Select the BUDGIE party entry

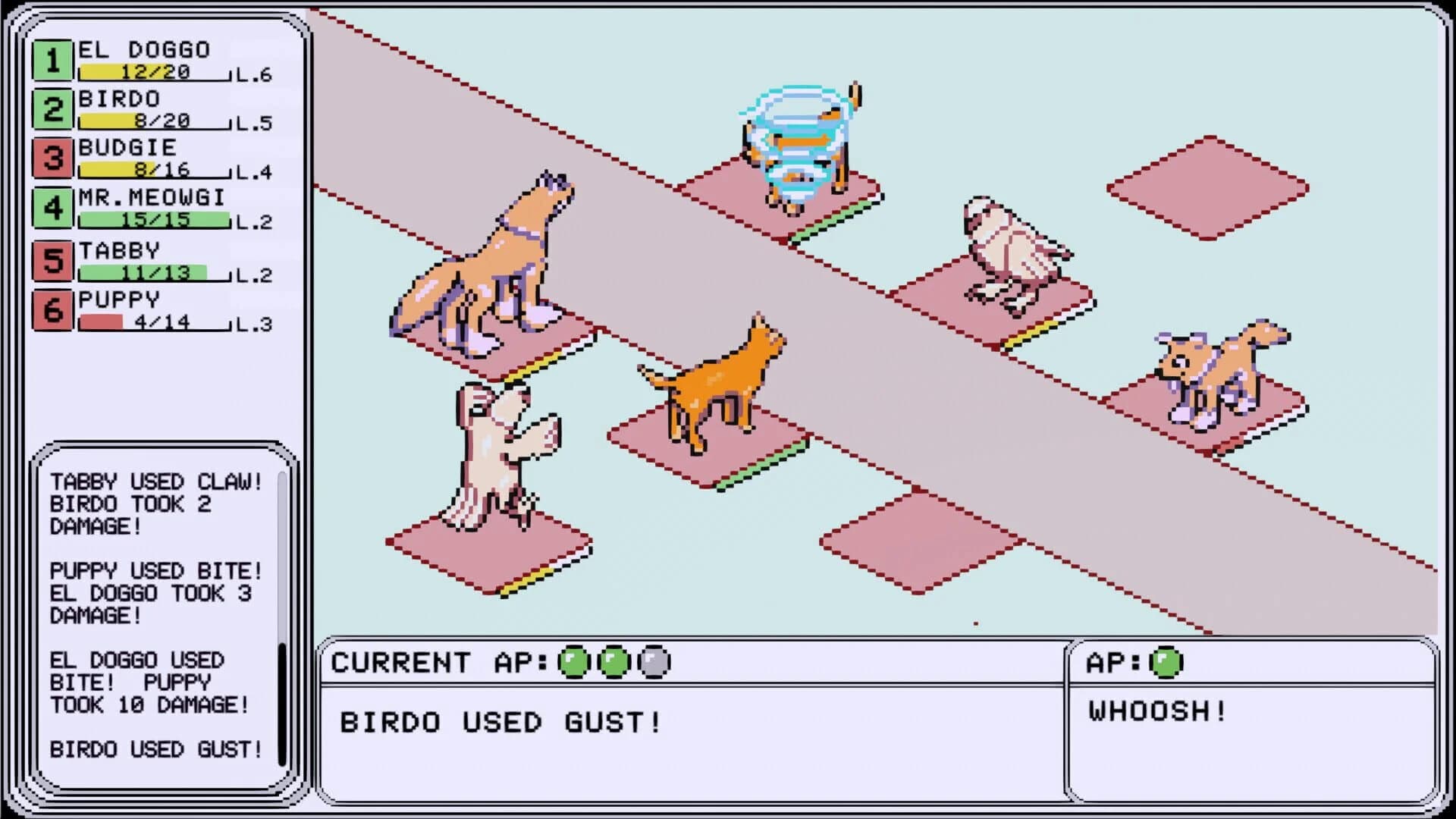point(152,158)
